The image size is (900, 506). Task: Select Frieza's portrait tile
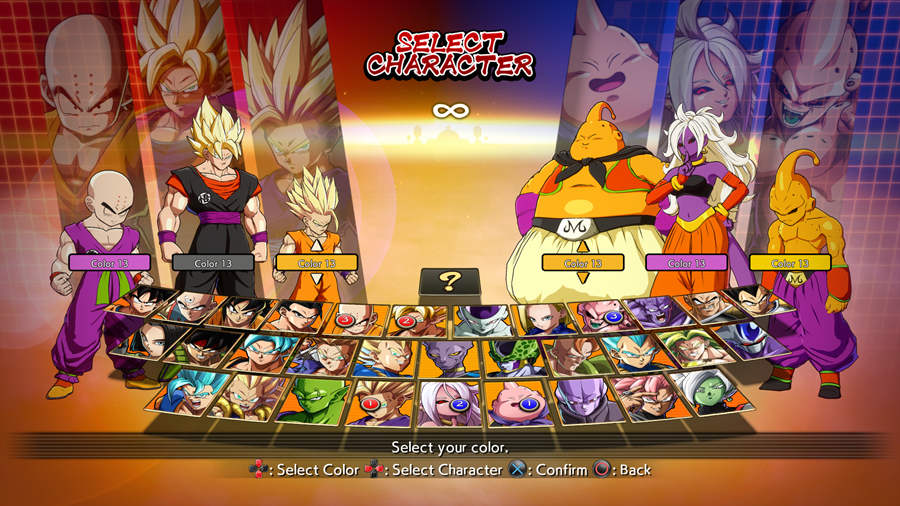(476, 319)
